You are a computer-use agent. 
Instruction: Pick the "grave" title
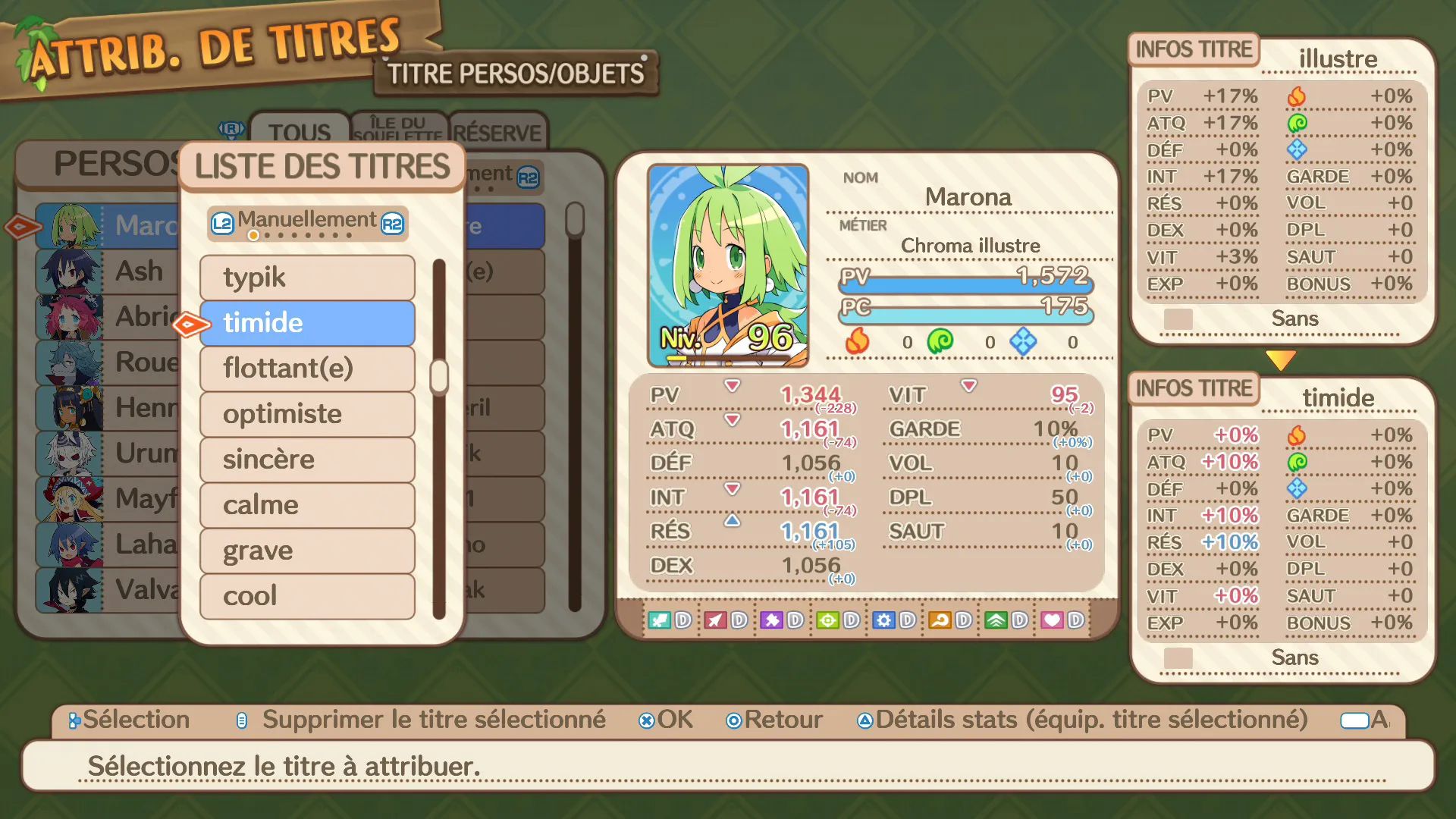click(x=307, y=551)
